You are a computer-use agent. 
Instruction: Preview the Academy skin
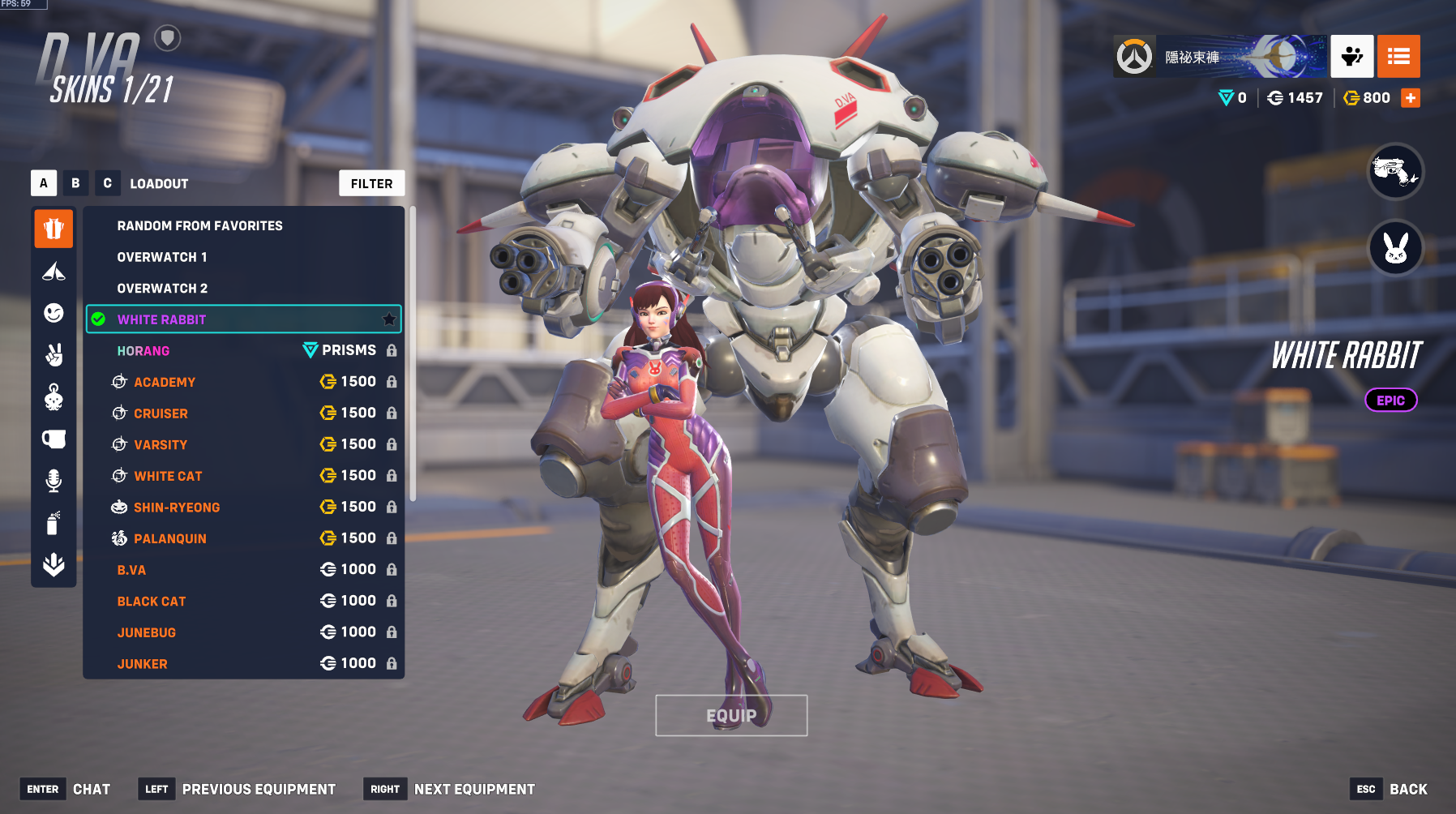pyautogui.click(x=165, y=382)
